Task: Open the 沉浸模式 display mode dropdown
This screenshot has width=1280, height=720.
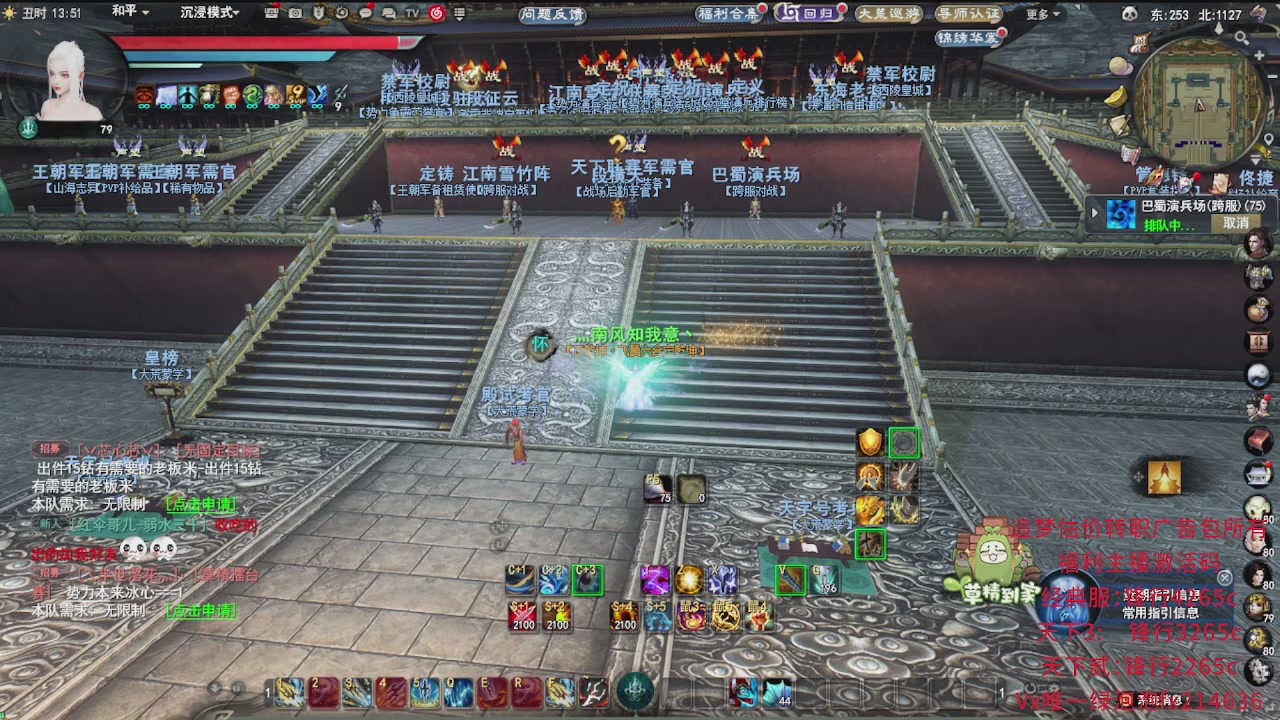Action: tap(209, 12)
